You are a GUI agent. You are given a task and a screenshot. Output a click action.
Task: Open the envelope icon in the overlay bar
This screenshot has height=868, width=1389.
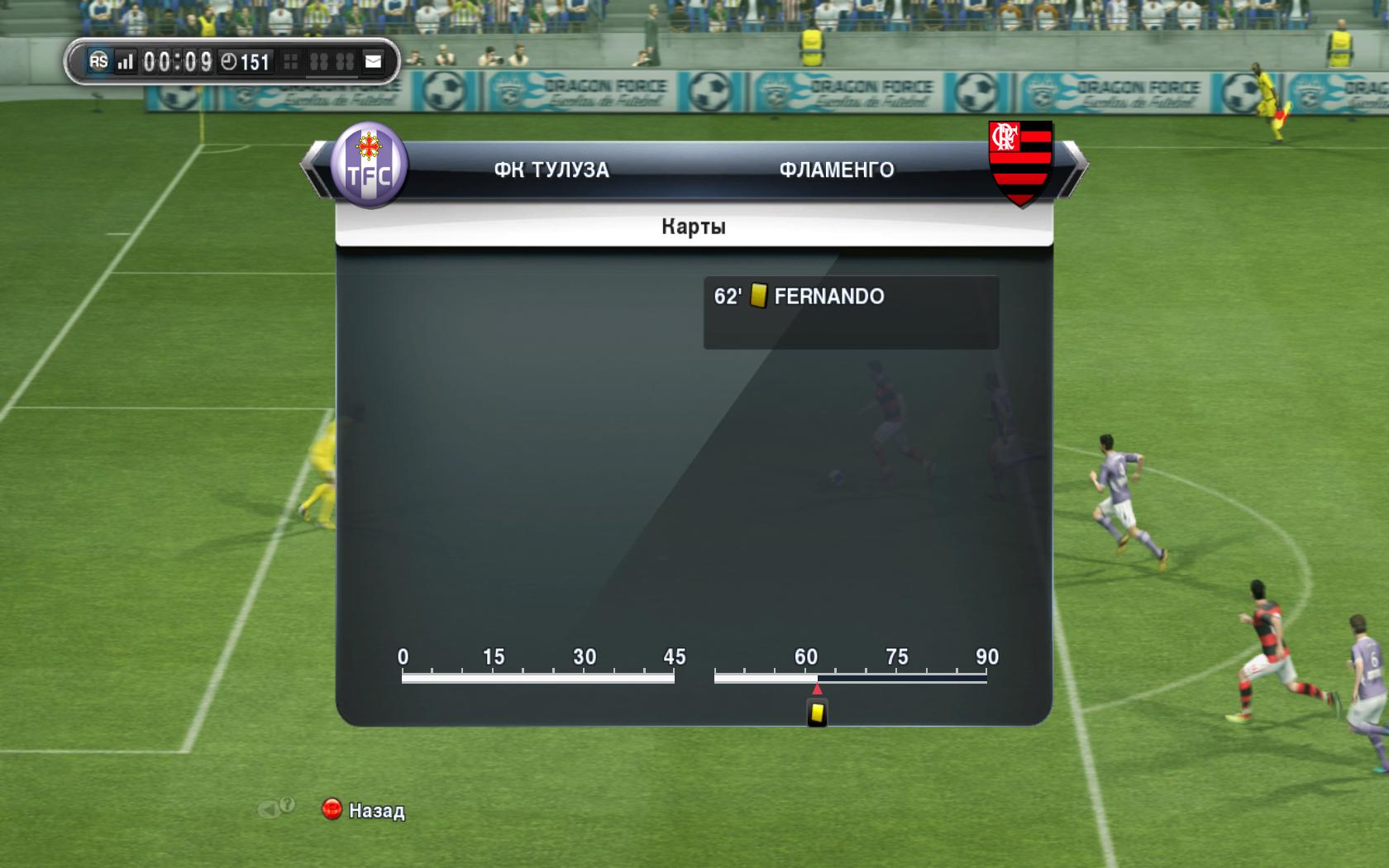point(374,61)
